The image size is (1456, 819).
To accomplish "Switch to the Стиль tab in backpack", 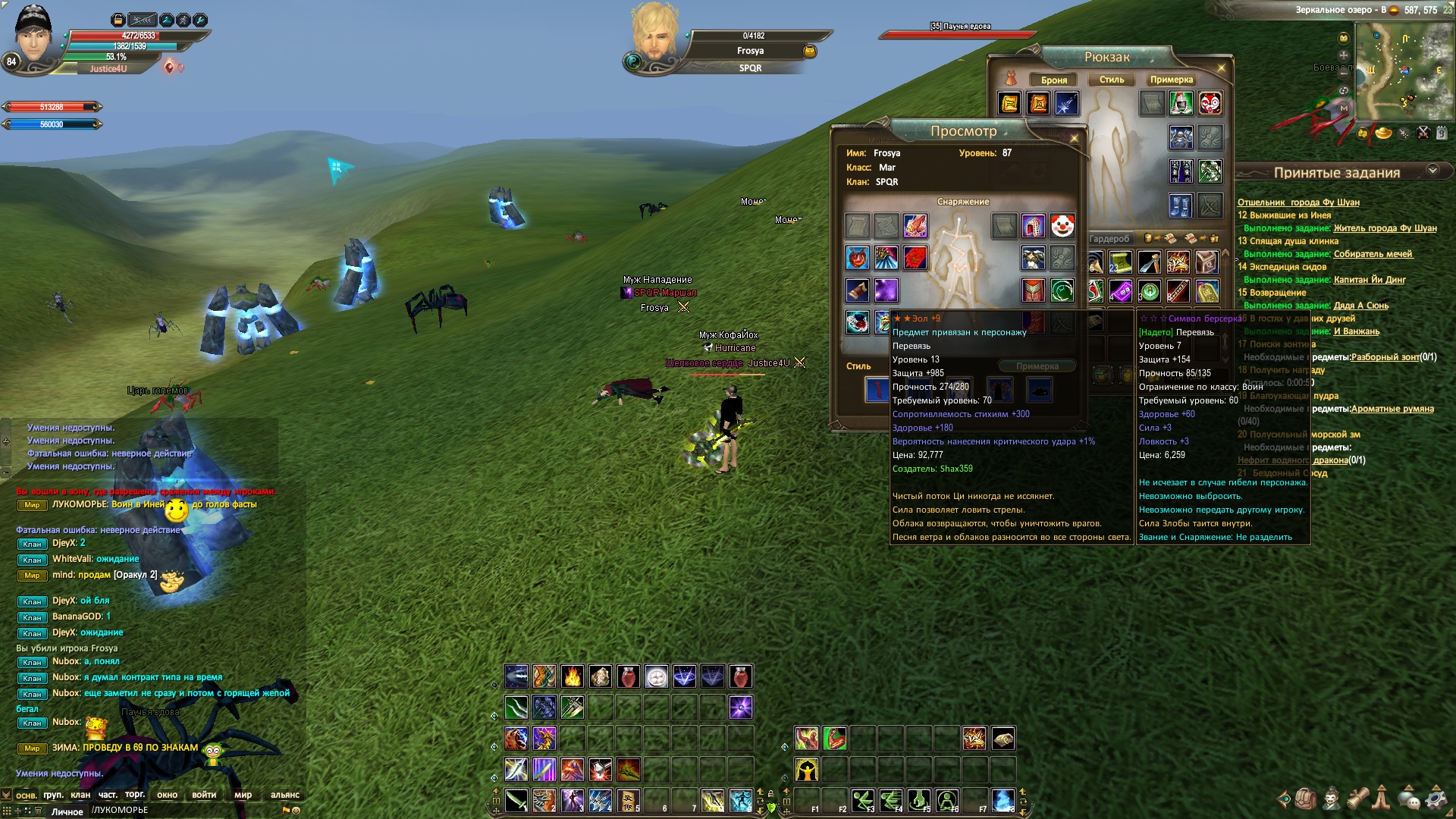I will [x=1112, y=80].
